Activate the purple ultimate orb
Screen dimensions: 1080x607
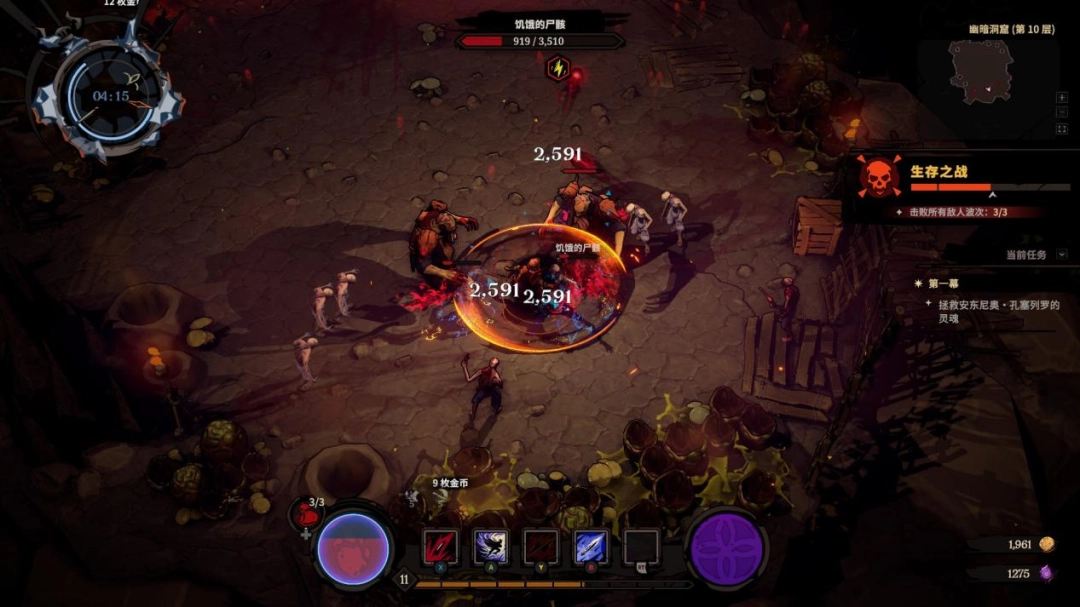point(727,550)
